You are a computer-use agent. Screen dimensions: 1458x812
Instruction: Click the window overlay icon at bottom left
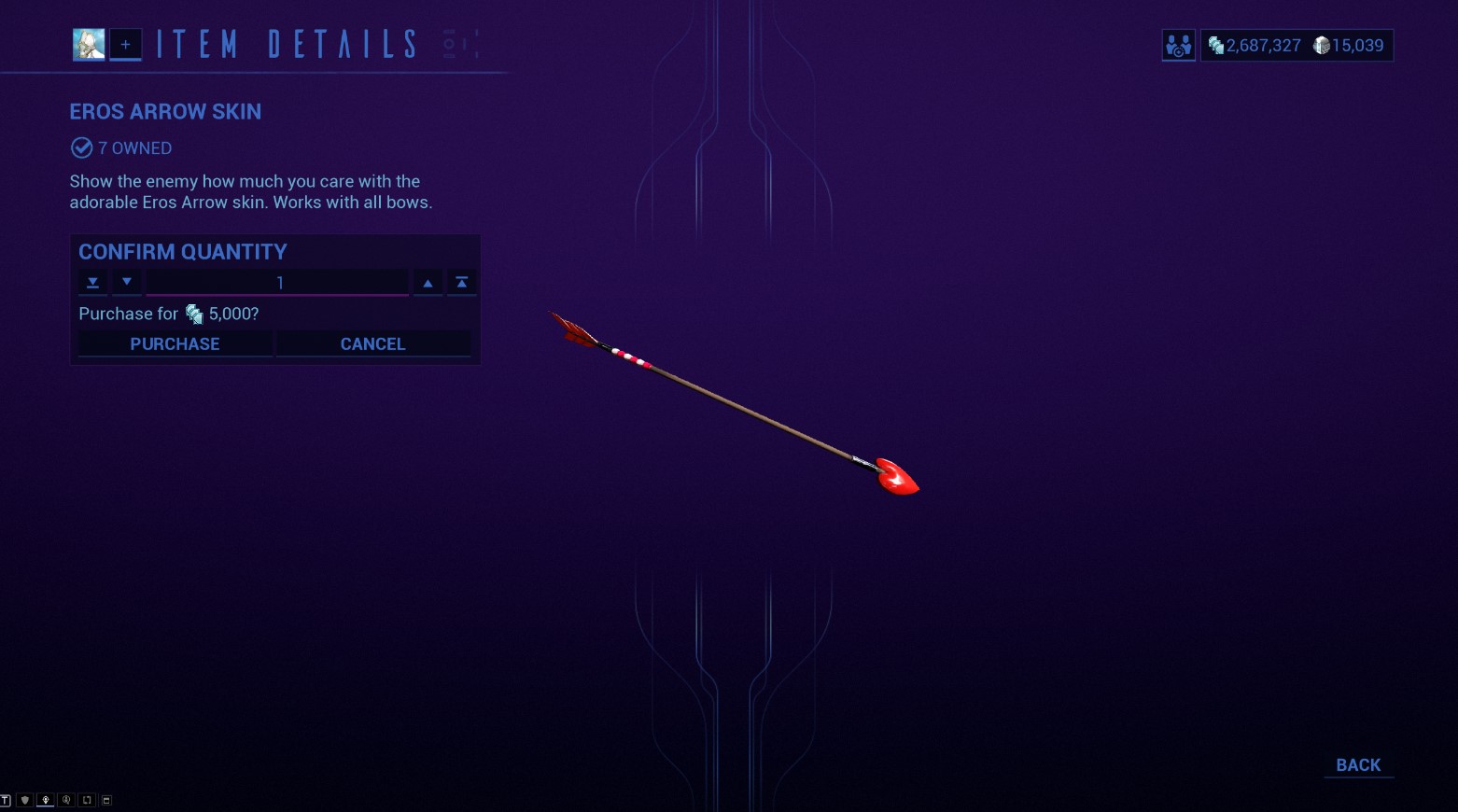pos(105,799)
